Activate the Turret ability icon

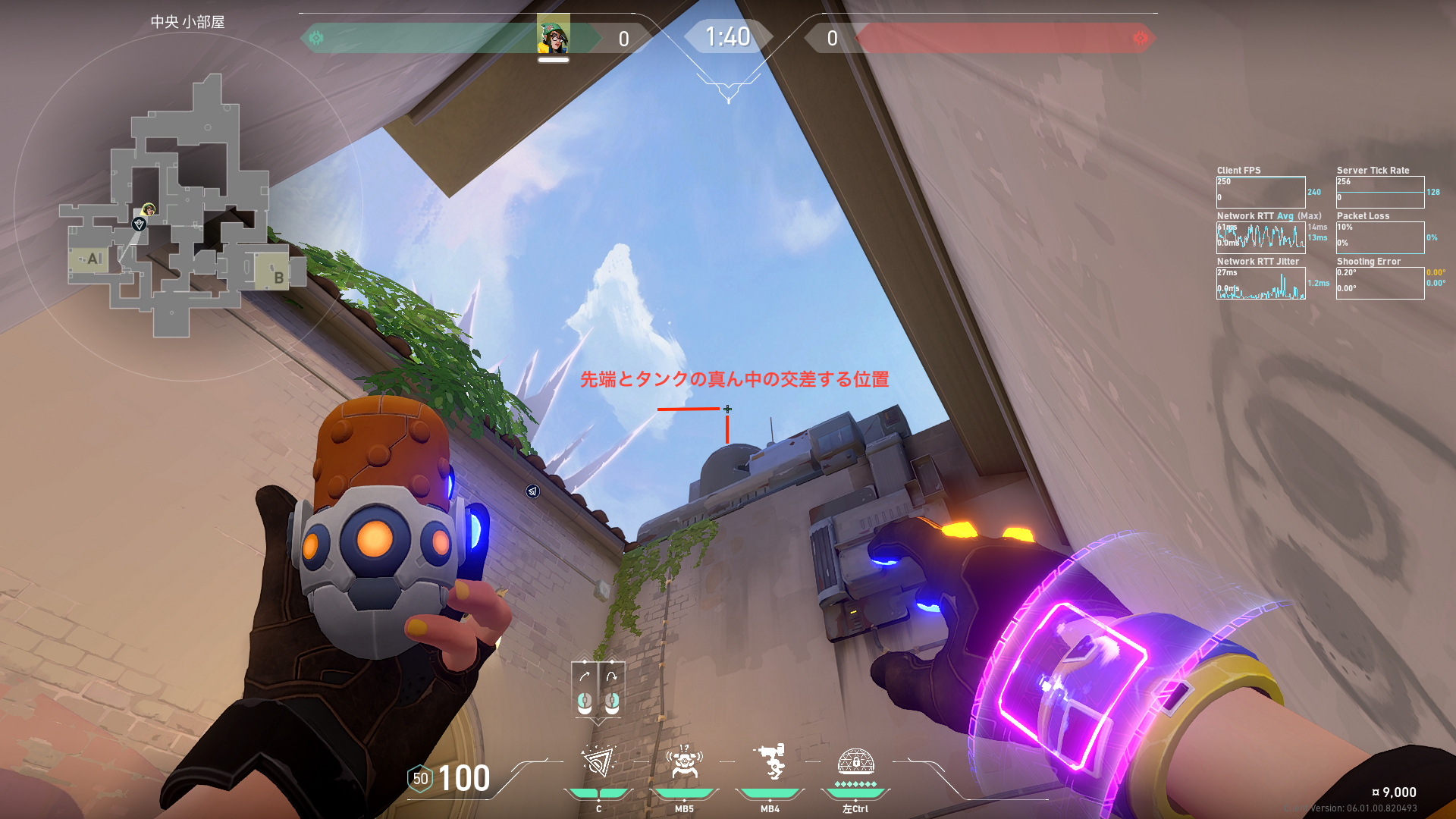pyautogui.click(x=770, y=762)
